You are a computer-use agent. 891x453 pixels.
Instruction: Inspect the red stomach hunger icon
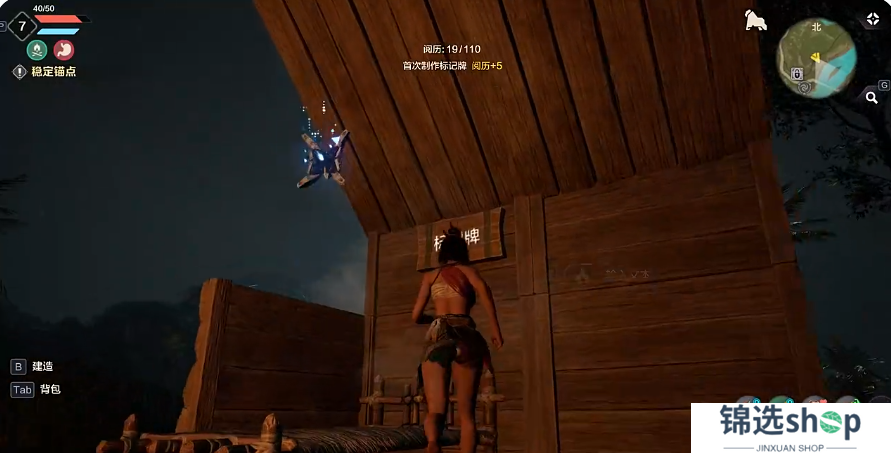coord(64,49)
